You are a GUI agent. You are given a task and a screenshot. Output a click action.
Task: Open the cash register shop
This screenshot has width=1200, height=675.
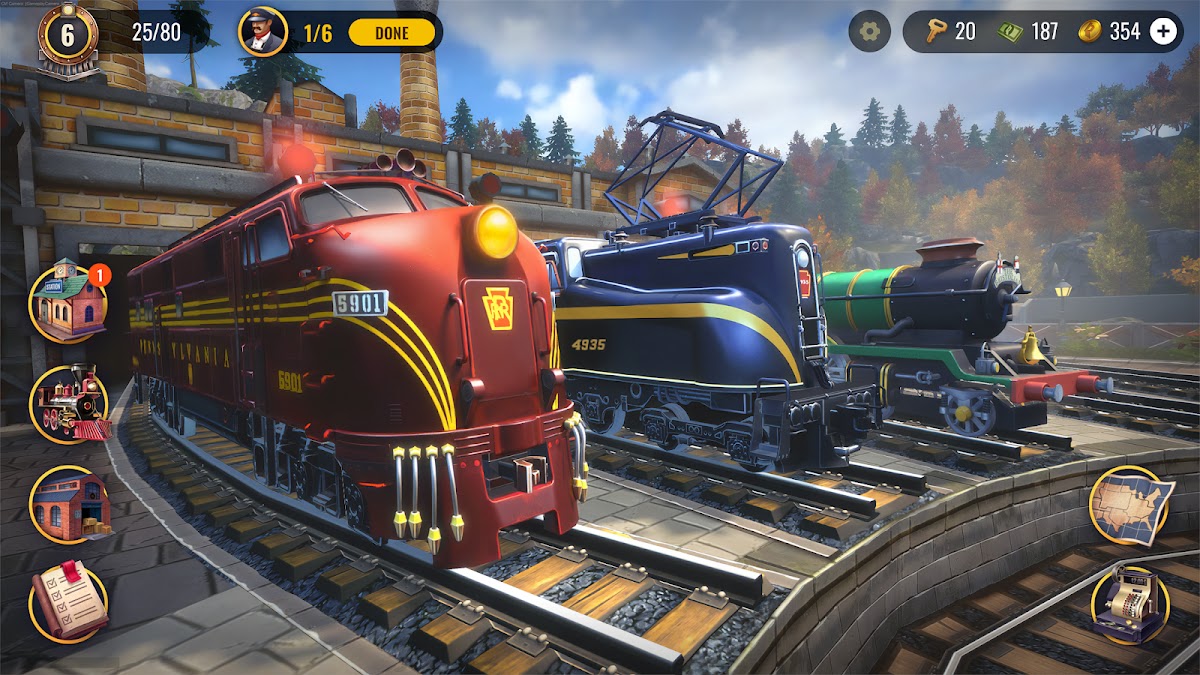tap(1131, 605)
